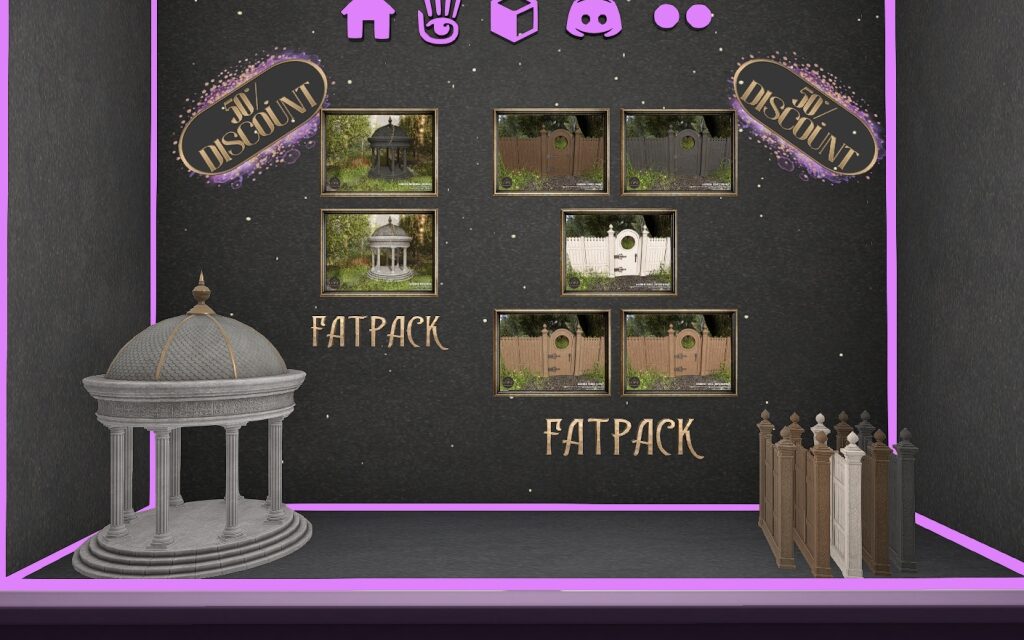This screenshot has height=640, width=1024.
Task: Visit the Flickr two-dot icon
Action: tap(683, 15)
